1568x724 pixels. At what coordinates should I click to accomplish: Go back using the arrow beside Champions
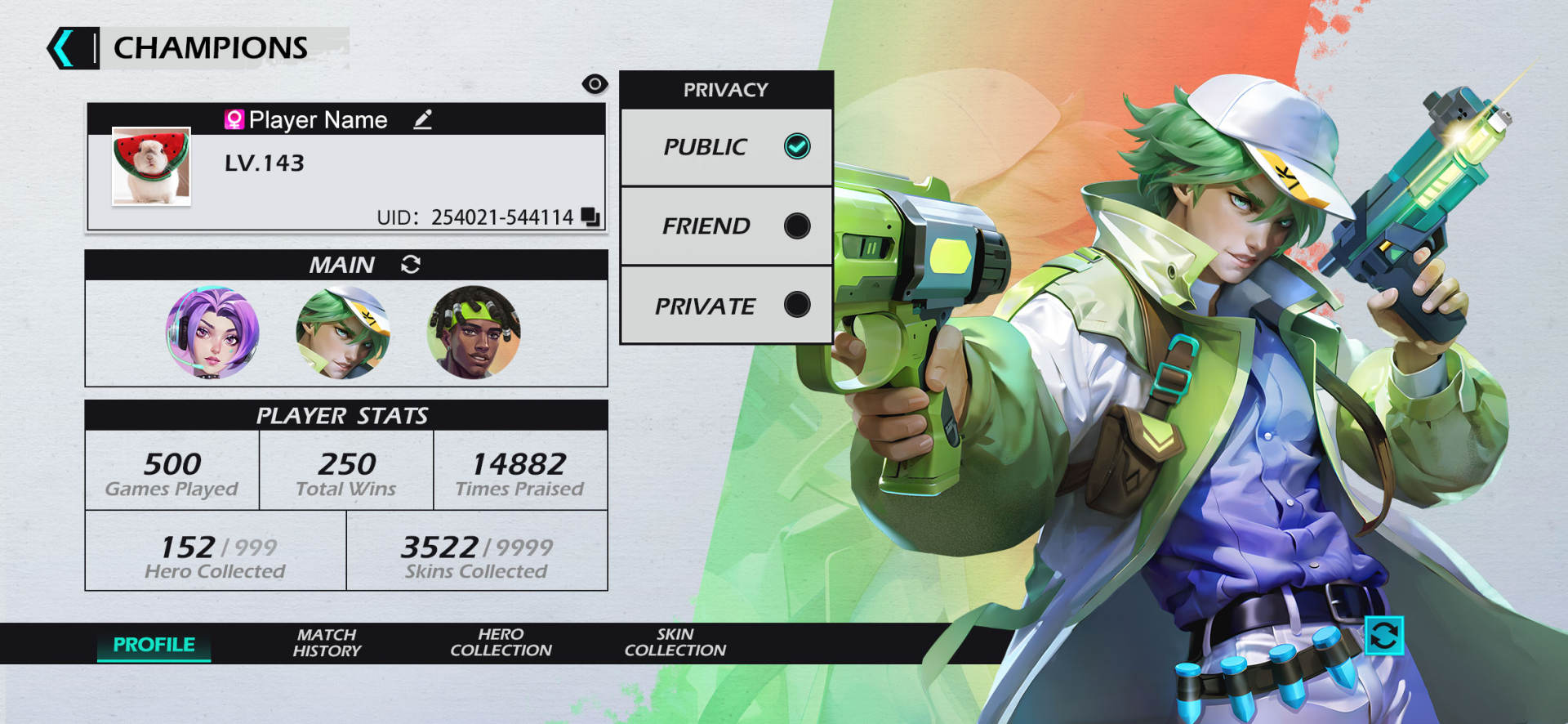pos(64,48)
